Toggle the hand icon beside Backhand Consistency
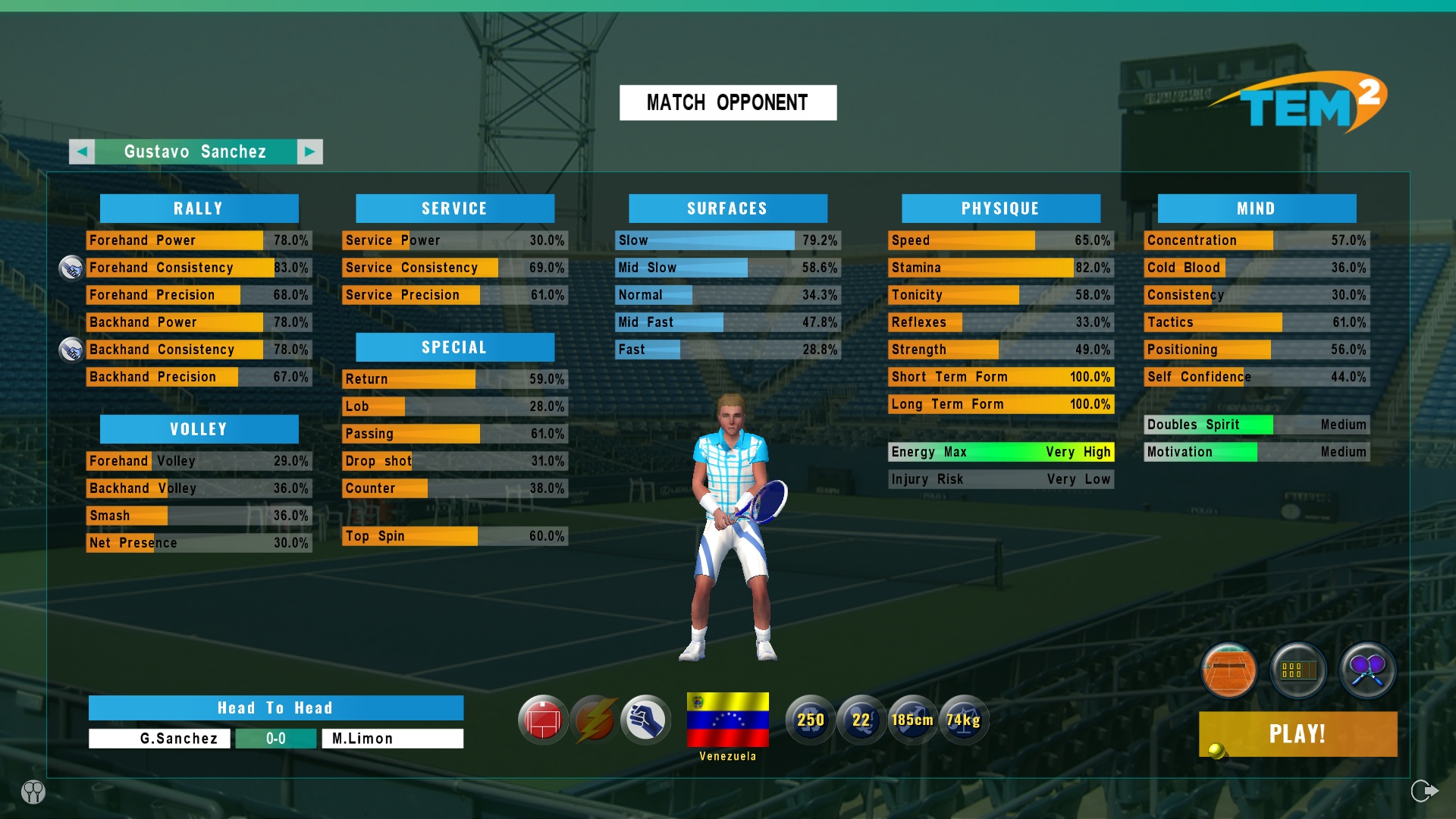The height and width of the screenshot is (819, 1456). coord(72,350)
